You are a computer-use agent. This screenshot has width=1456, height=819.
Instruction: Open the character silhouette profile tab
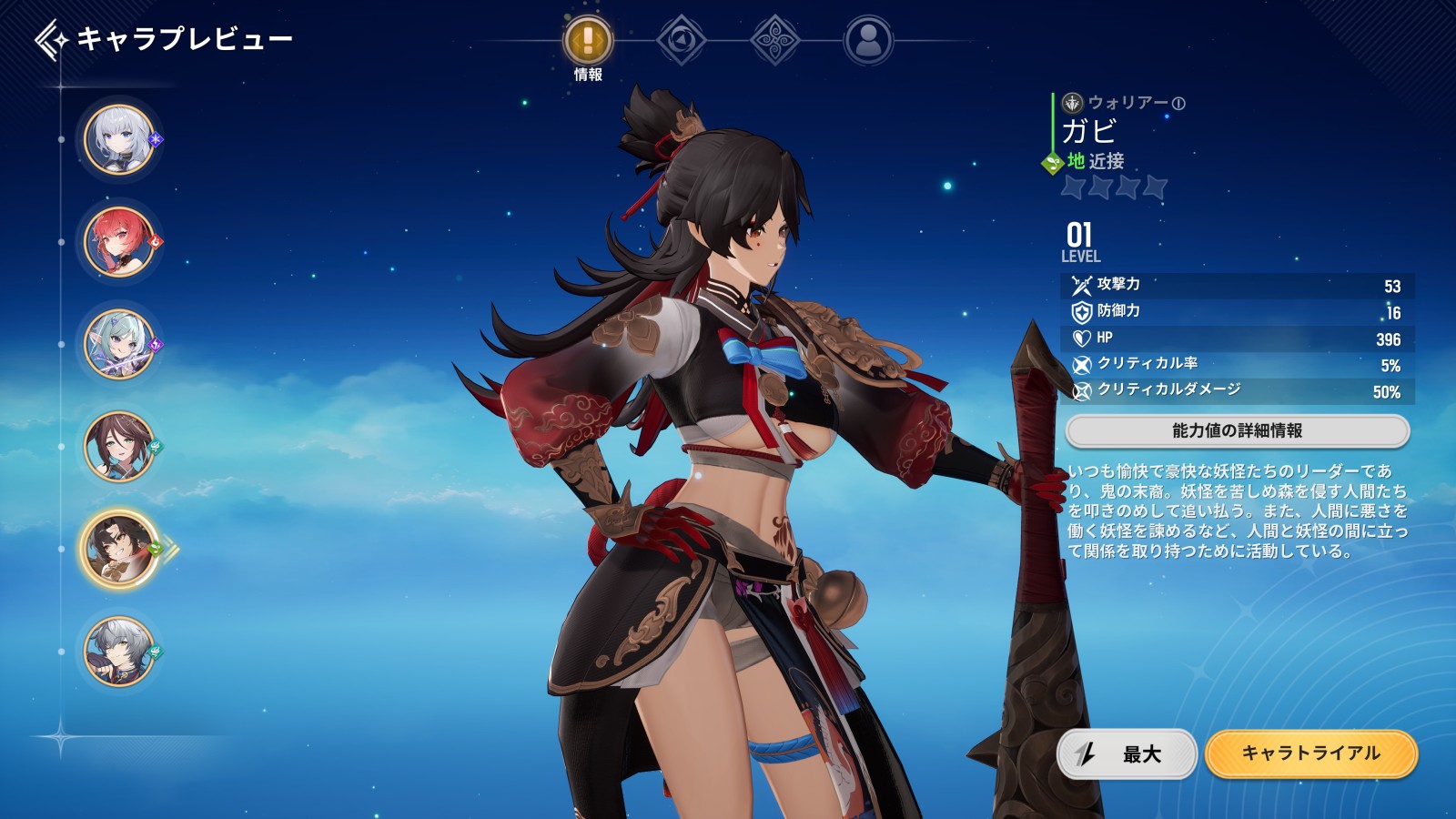[x=868, y=41]
